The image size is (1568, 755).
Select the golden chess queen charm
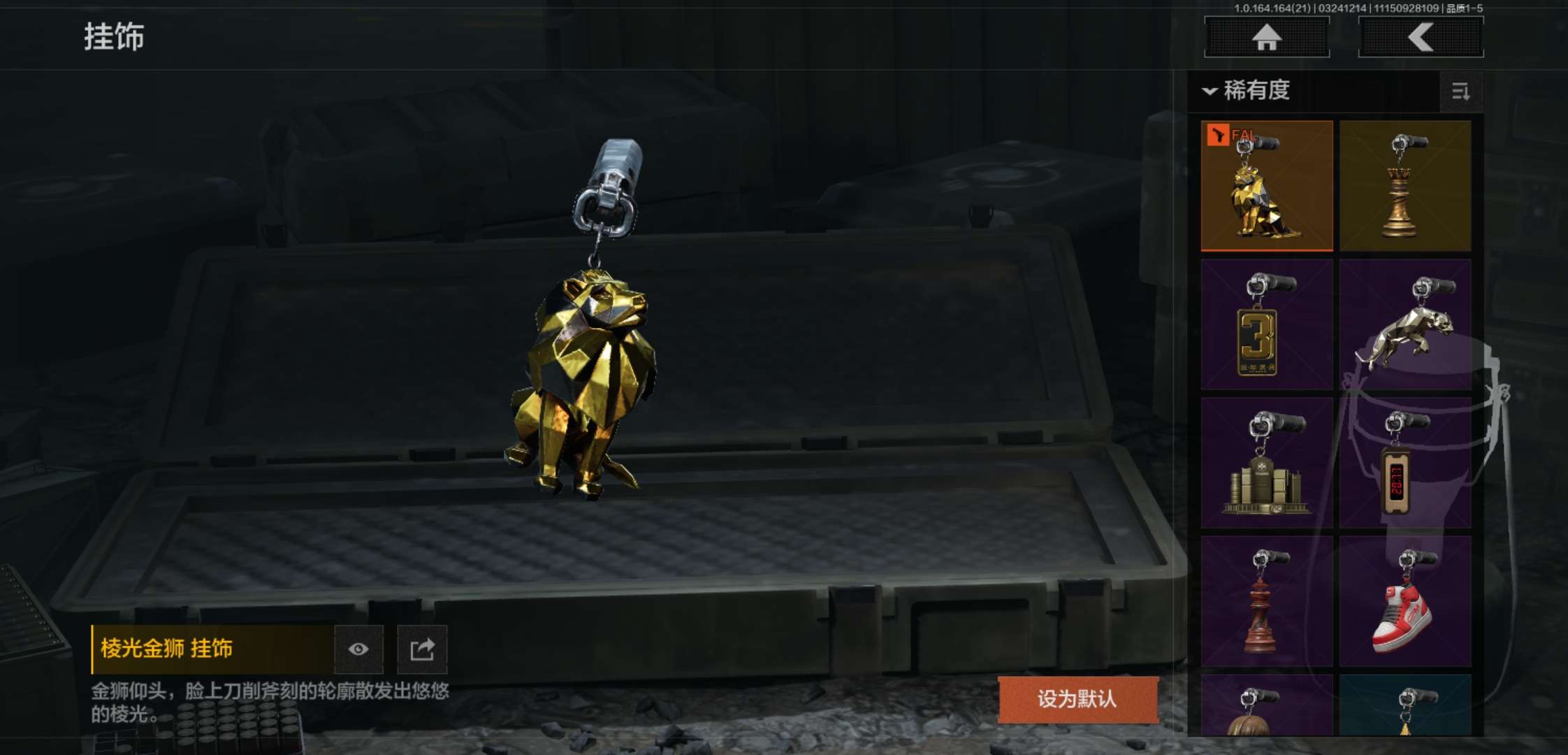pyautogui.click(x=1405, y=186)
